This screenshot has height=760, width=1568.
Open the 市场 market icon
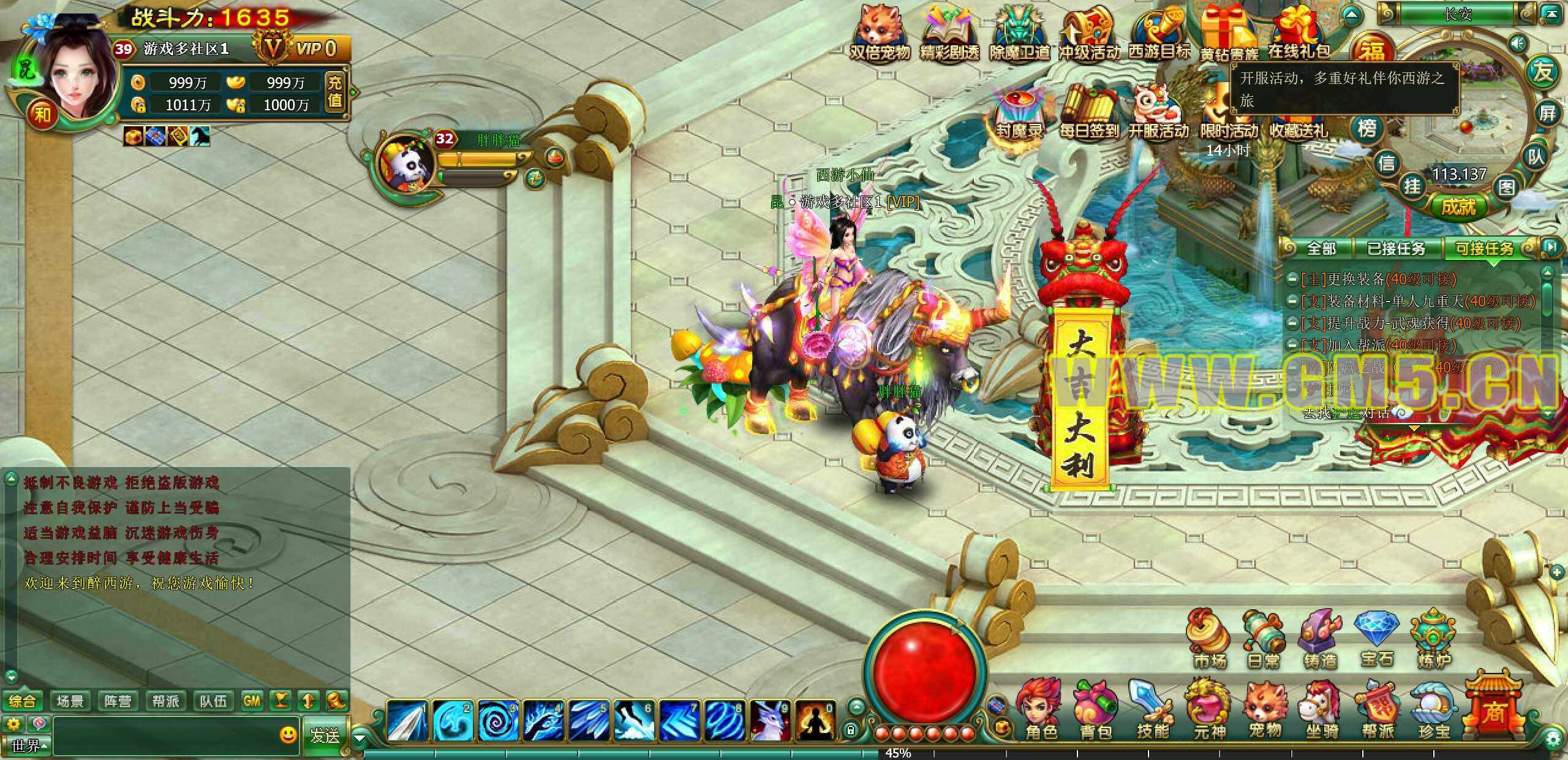[x=1210, y=640]
